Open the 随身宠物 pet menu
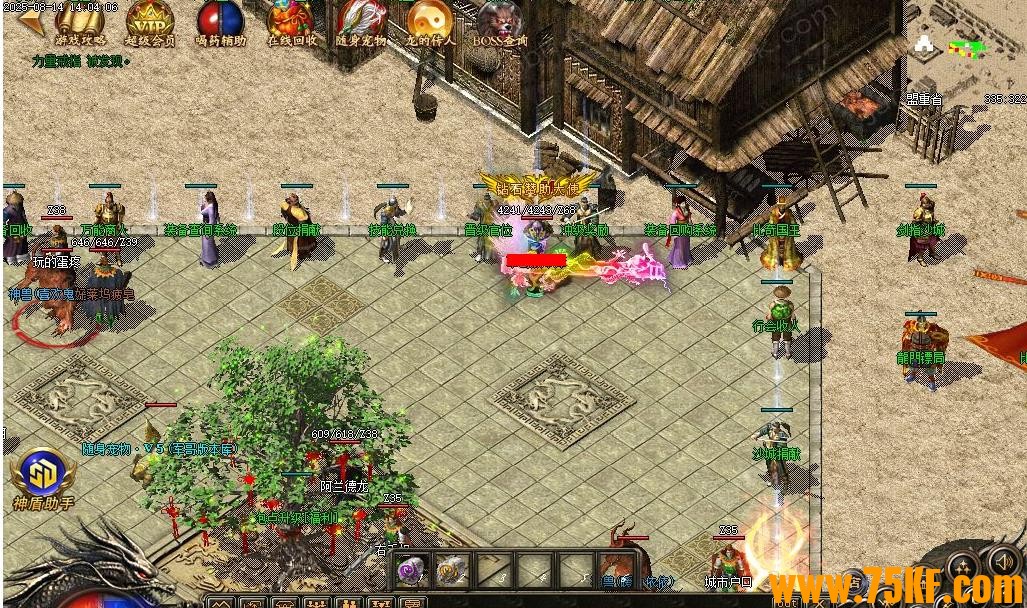Viewport: 1027px width, 608px height. tap(361, 22)
